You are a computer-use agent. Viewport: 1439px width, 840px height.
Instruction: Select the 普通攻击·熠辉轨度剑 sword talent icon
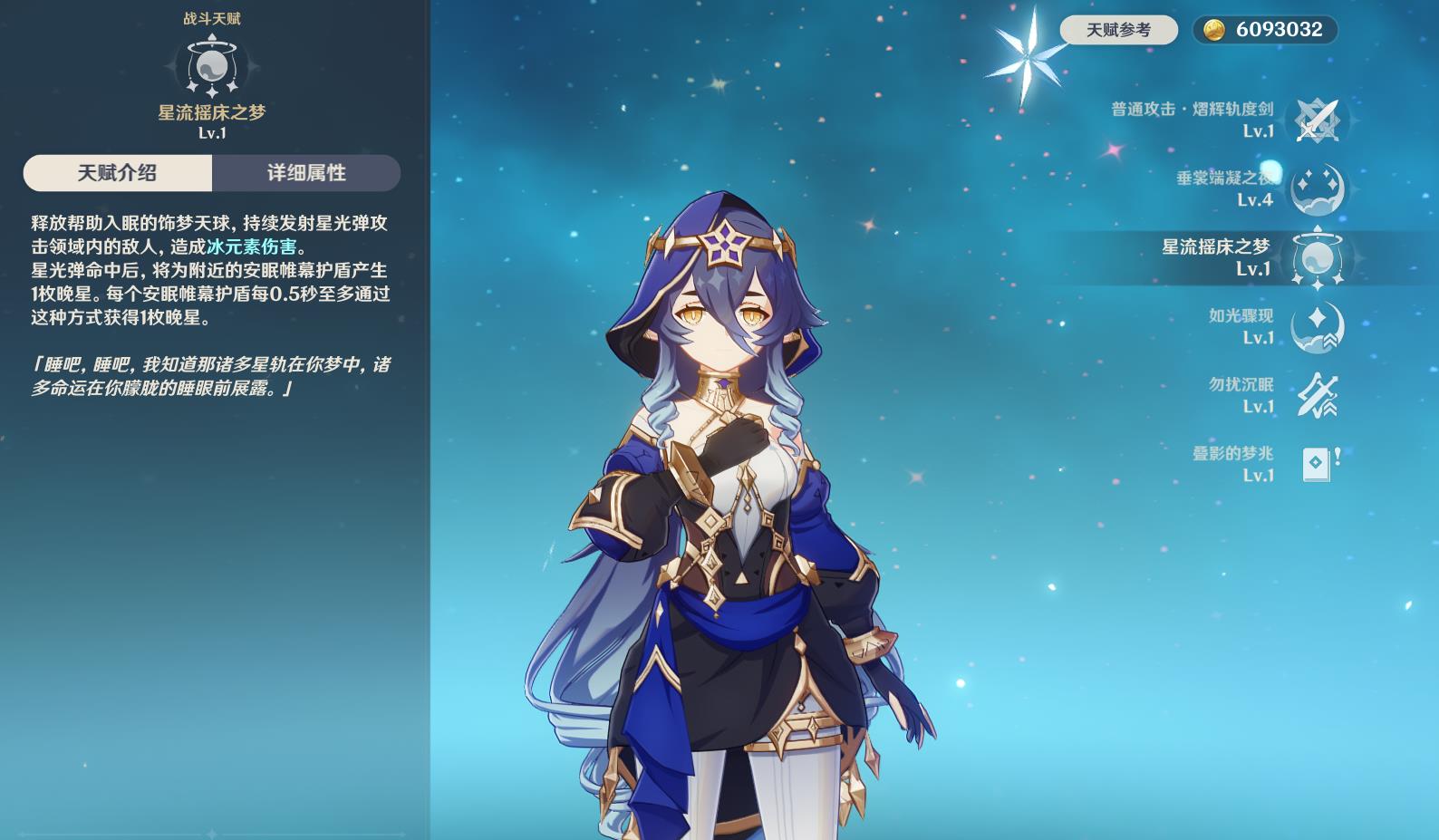click(x=1319, y=118)
